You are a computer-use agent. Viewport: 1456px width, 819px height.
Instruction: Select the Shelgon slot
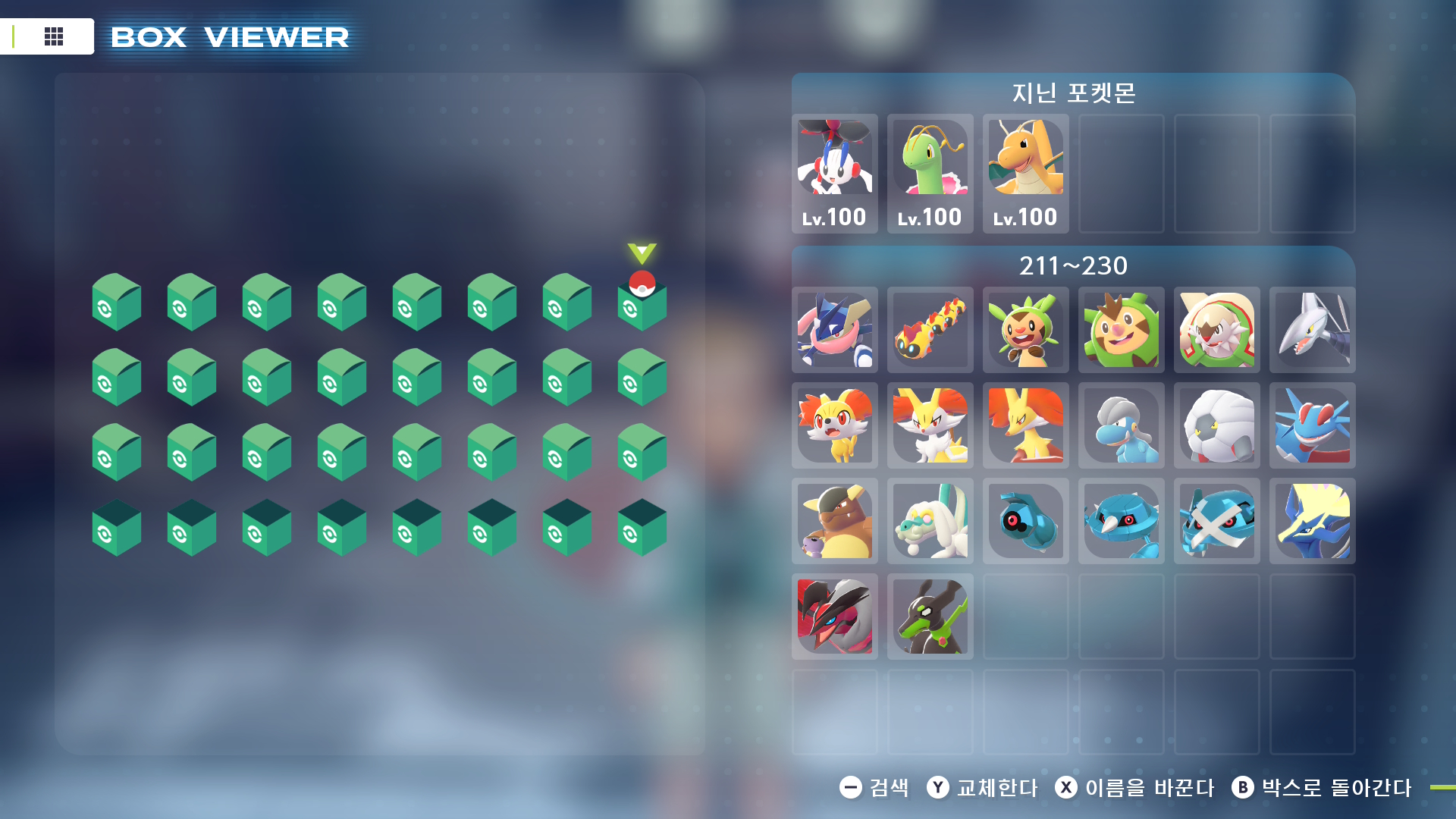tap(1216, 425)
